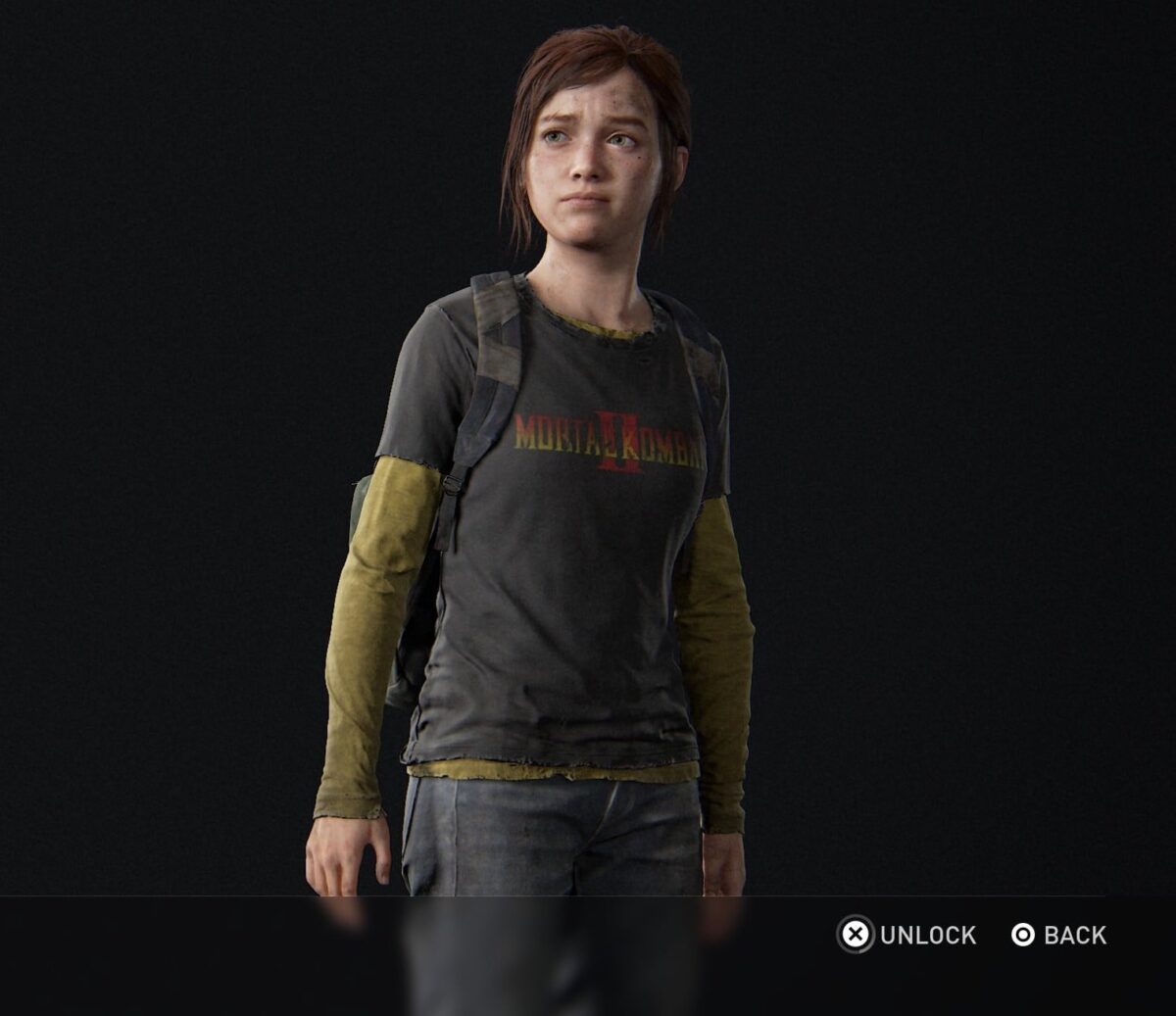Go back using the Back option
This screenshot has height=1016, width=1176.
(x=1058, y=935)
